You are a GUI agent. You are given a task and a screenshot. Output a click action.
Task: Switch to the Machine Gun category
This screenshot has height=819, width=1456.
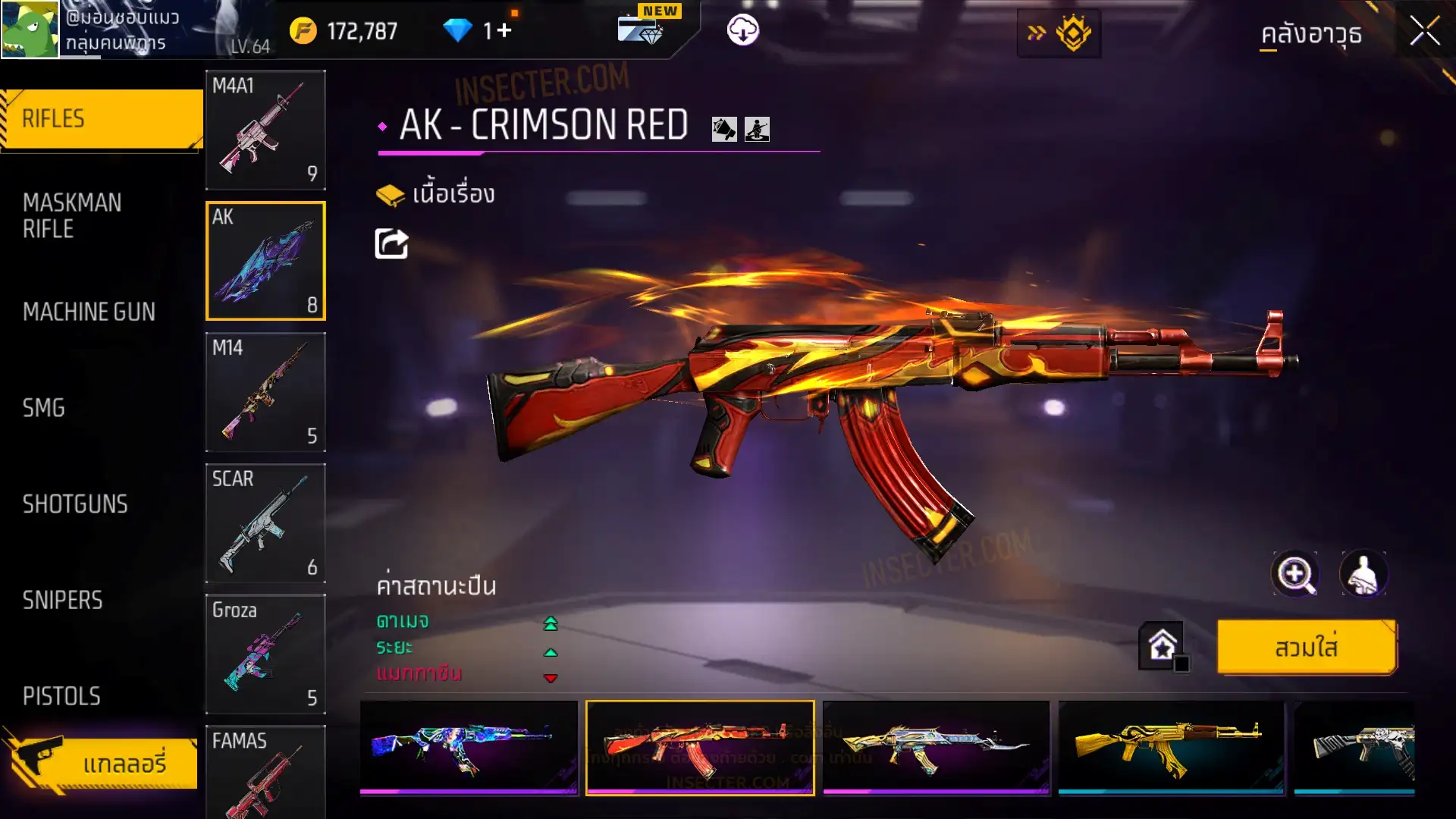point(89,312)
